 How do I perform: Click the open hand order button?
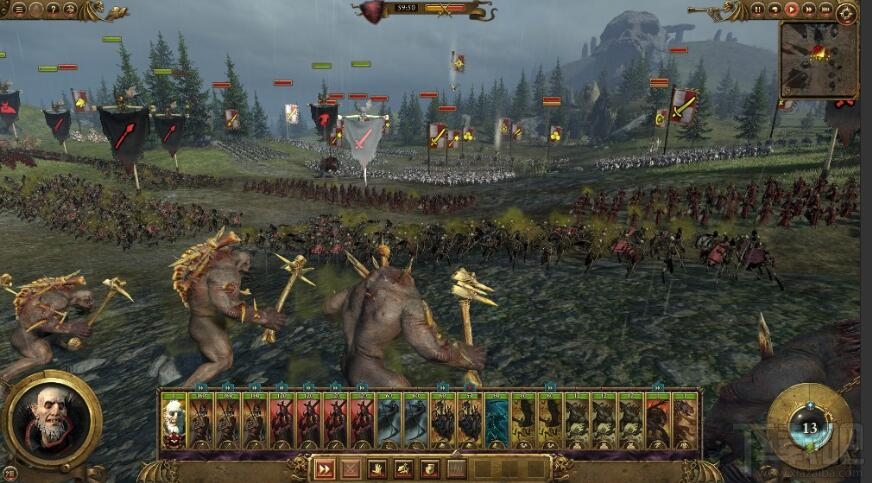pos(377,468)
